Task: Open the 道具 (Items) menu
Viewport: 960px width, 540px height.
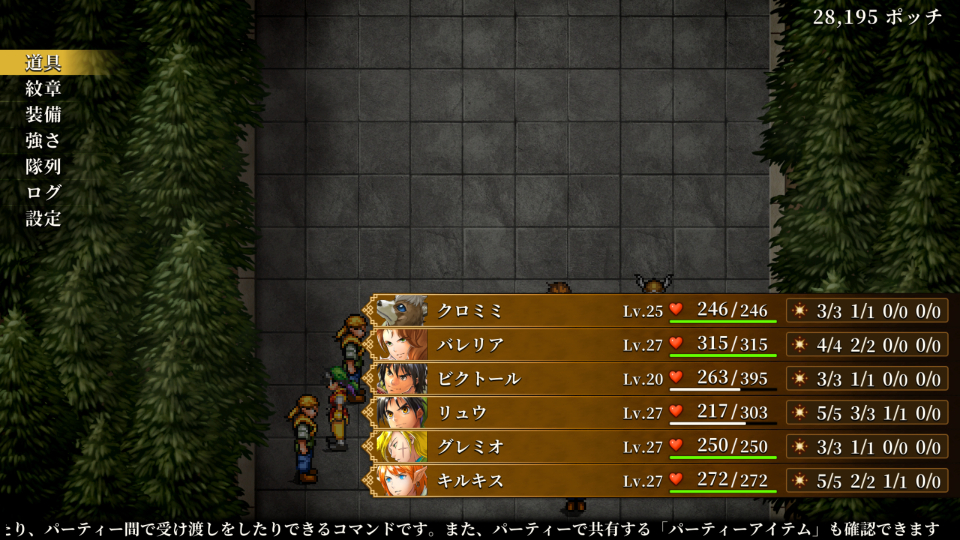Action: (x=44, y=63)
